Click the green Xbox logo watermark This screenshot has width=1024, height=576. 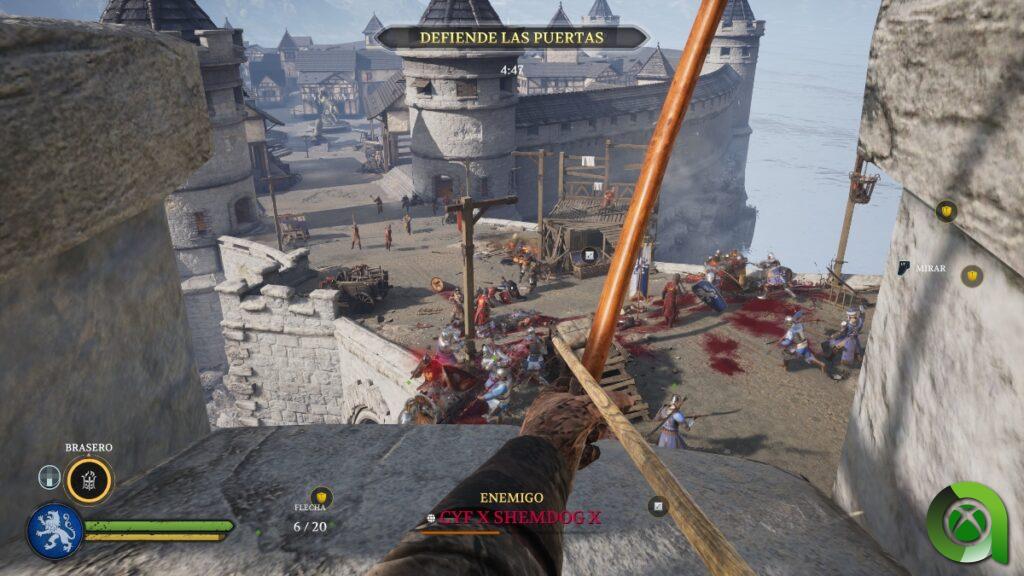[x=967, y=523]
